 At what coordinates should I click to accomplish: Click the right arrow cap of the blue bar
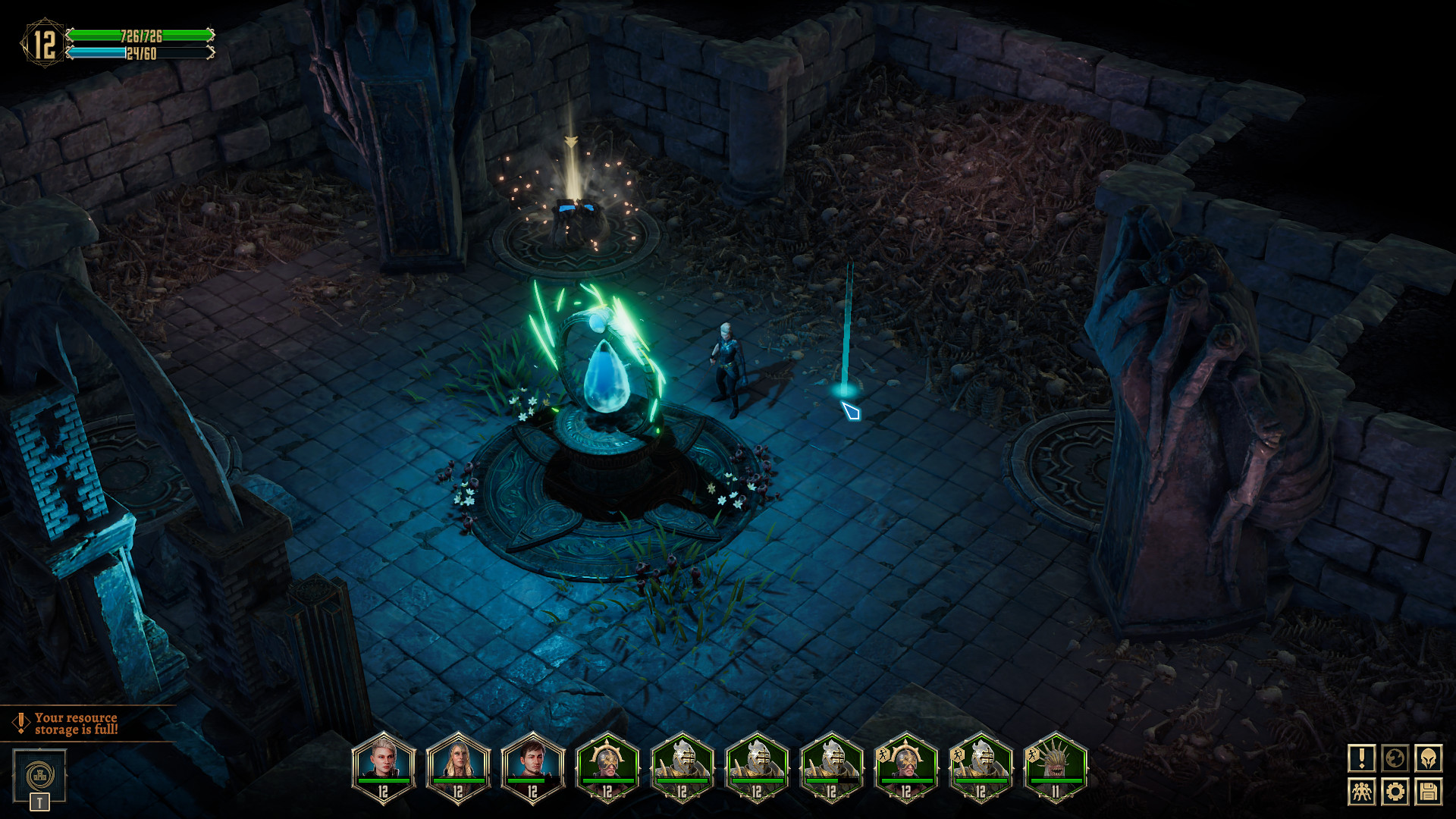[211, 53]
